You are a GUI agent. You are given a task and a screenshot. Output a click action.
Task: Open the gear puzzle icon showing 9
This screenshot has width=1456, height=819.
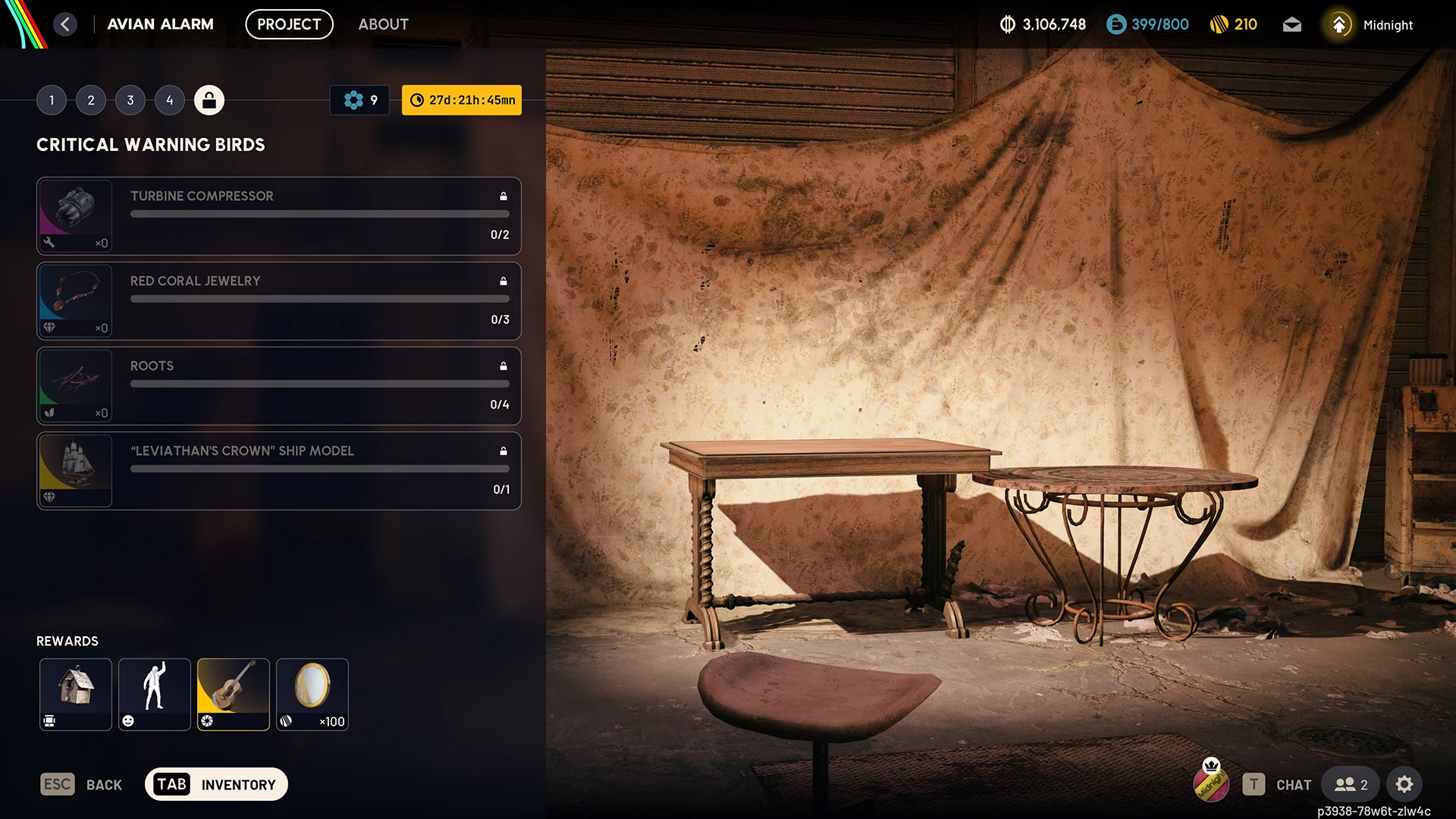point(359,99)
